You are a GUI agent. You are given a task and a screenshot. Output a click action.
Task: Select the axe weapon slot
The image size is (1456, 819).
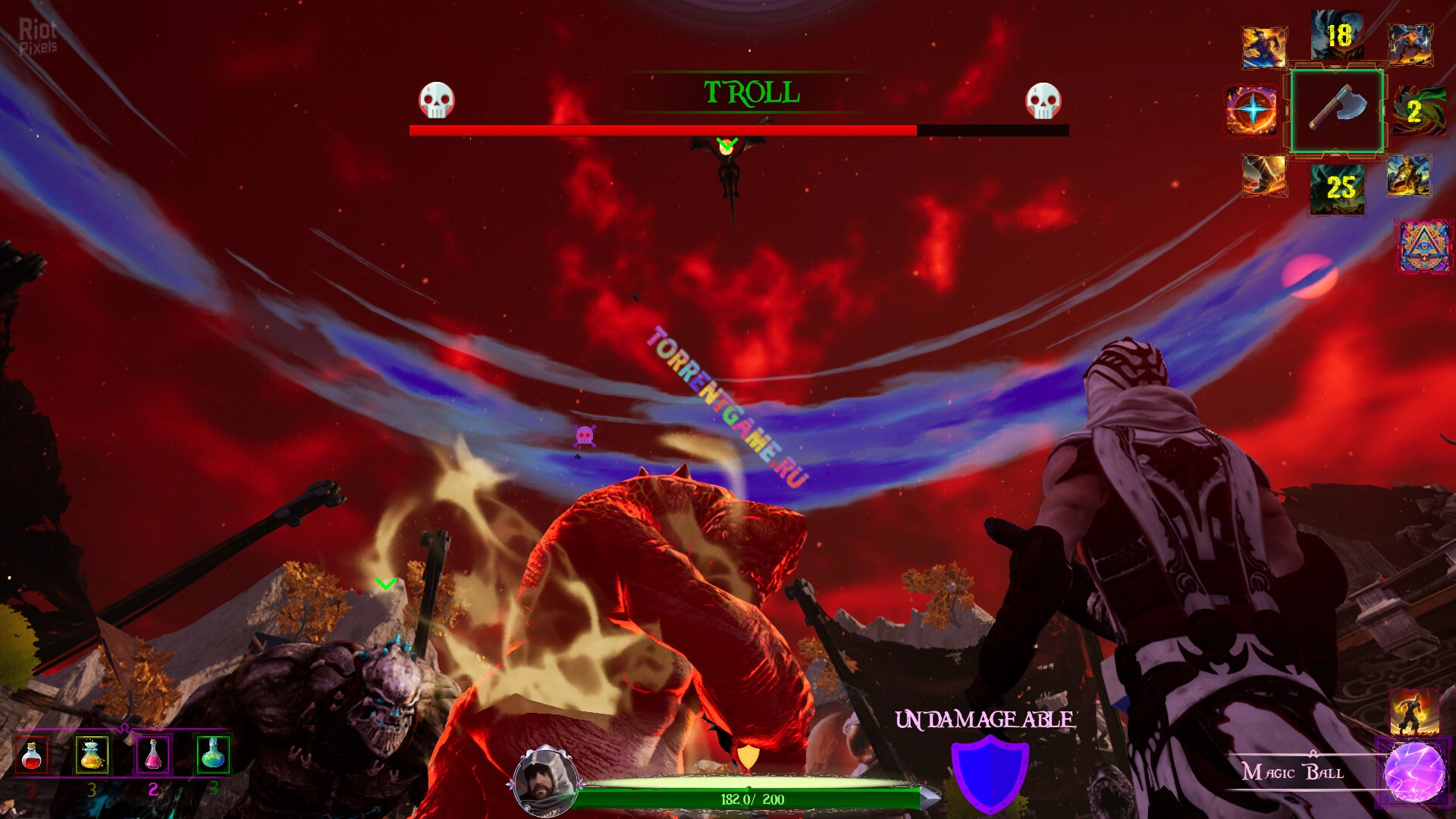1338,111
